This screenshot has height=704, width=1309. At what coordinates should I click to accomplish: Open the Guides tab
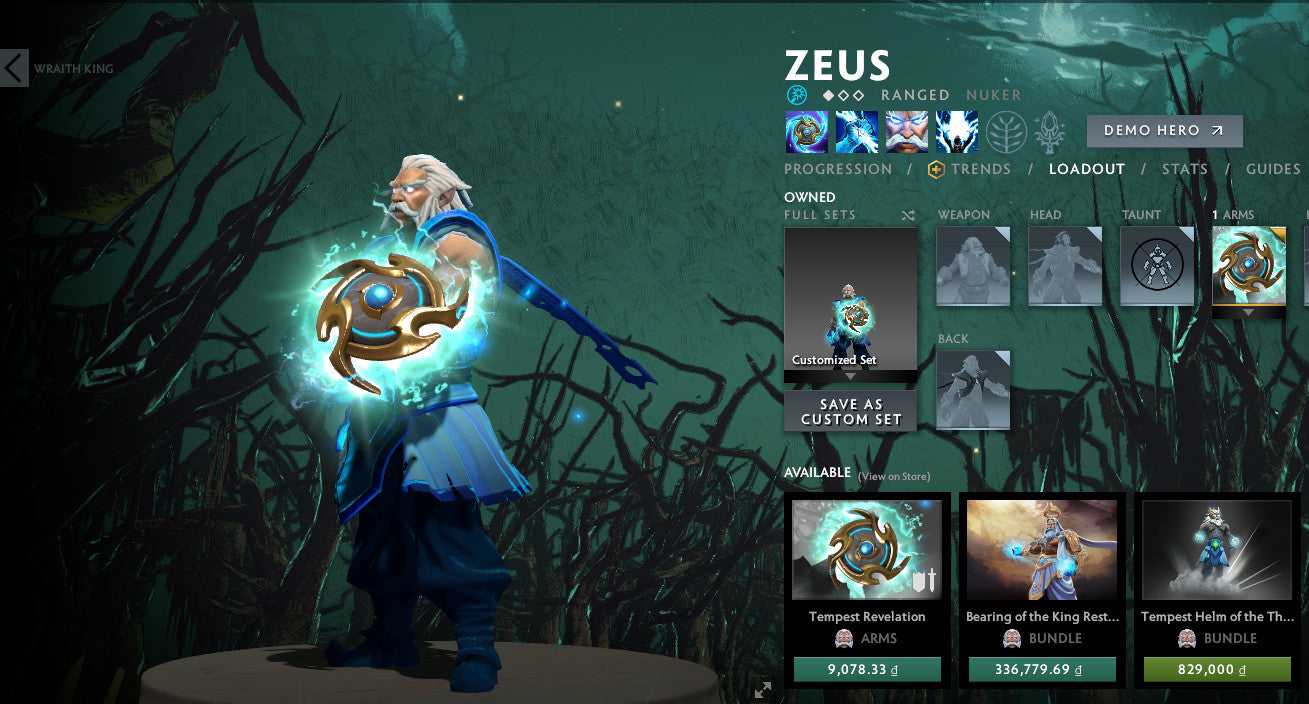(1272, 169)
